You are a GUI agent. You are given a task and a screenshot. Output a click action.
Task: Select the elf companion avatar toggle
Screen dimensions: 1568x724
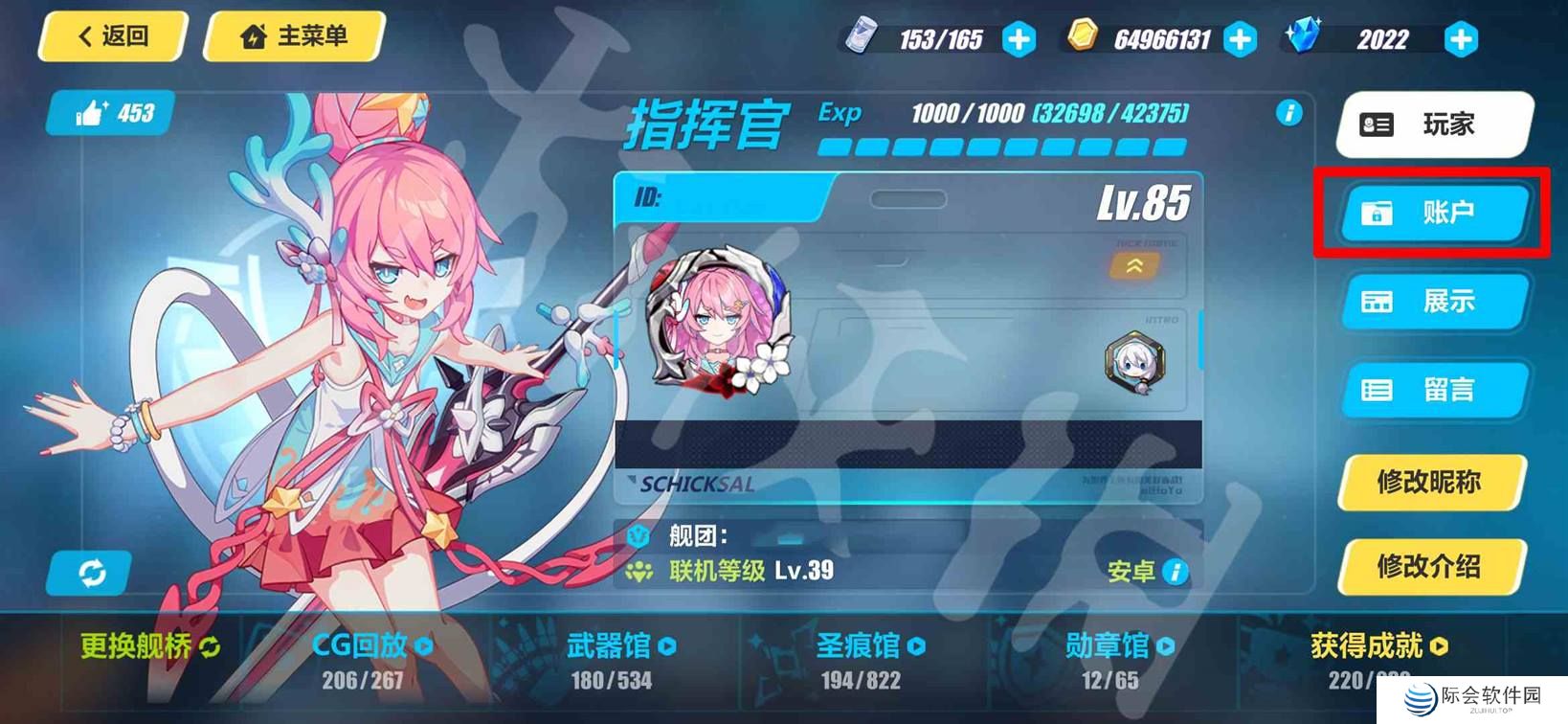click(x=1134, y=361)
